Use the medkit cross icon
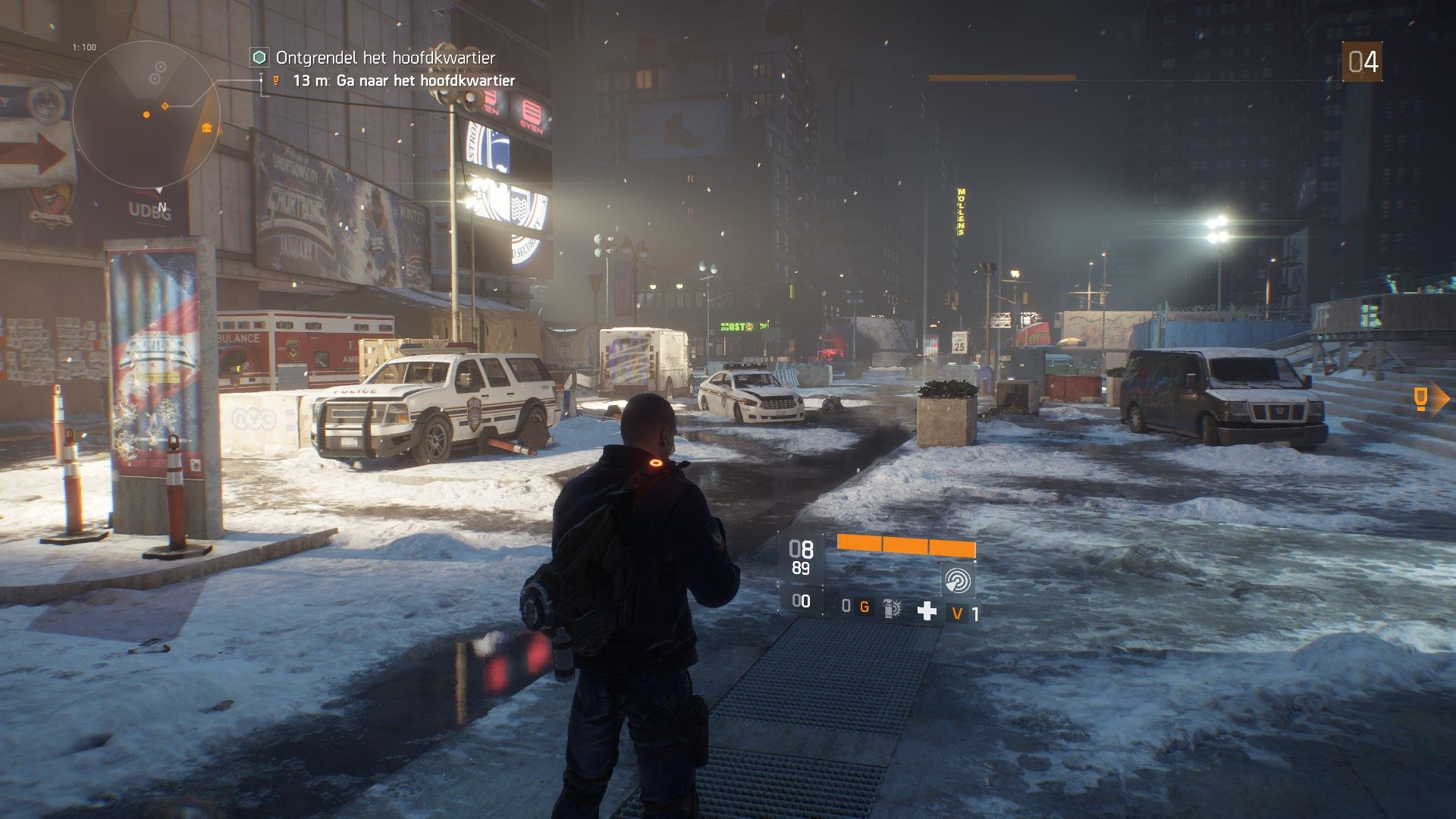Image resolution: width=1456 pixels, height=819 pixels. [927, 610]
